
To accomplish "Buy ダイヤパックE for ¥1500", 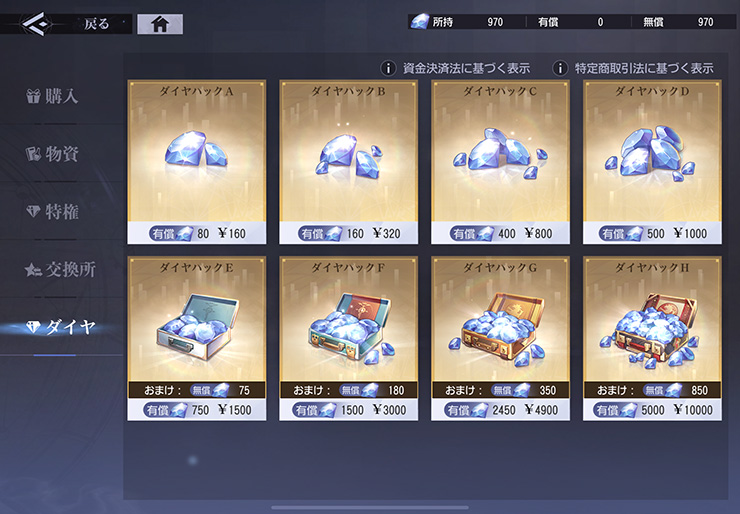I will 197,338.
